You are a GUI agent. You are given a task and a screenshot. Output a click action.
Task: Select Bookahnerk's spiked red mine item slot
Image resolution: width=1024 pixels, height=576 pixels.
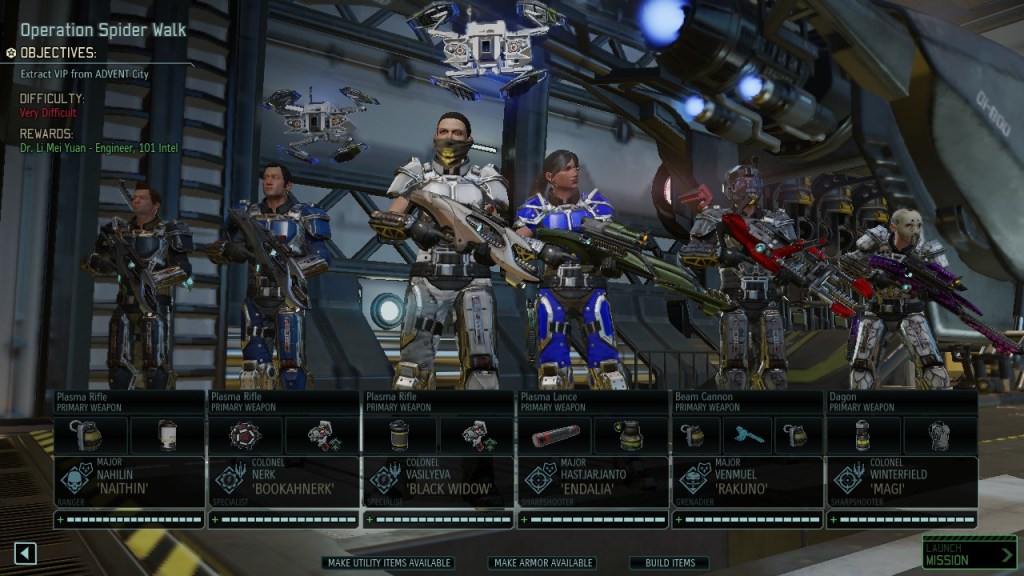[246, 435]
